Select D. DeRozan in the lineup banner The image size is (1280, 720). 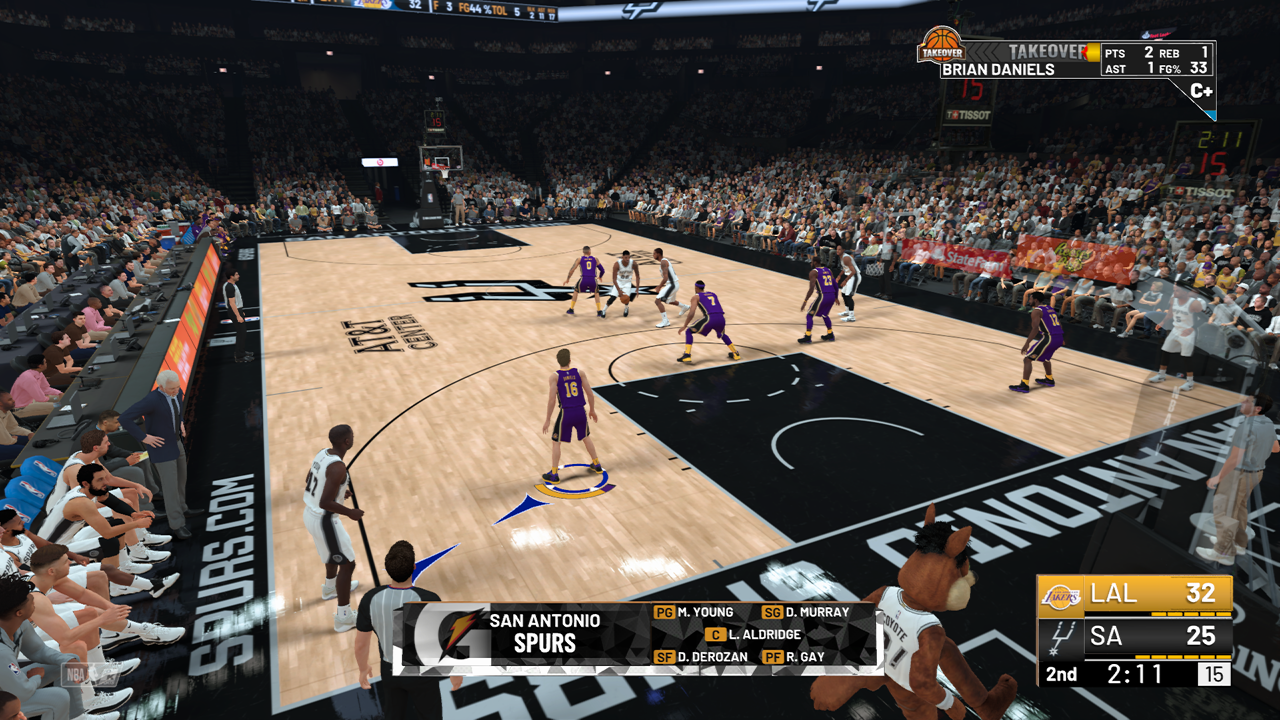click(711, 657)
